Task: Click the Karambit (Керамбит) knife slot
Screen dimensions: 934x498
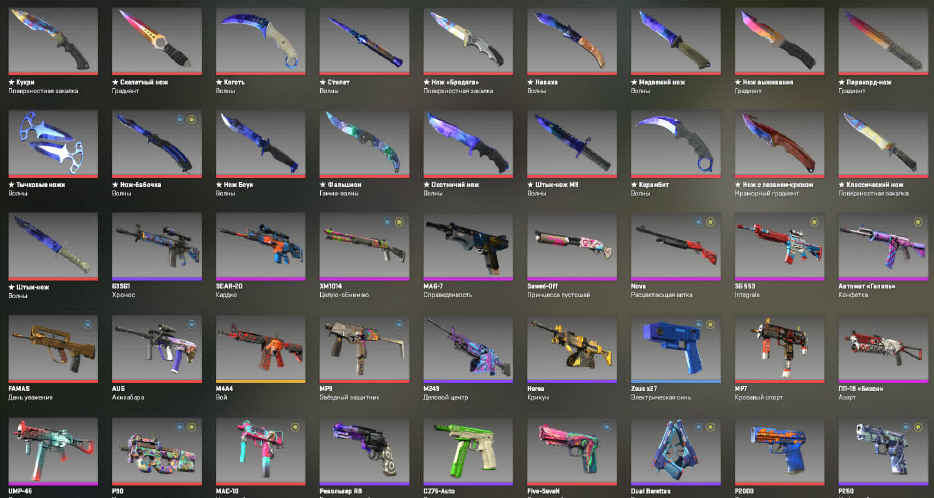Action: click(x=675, y=143)
